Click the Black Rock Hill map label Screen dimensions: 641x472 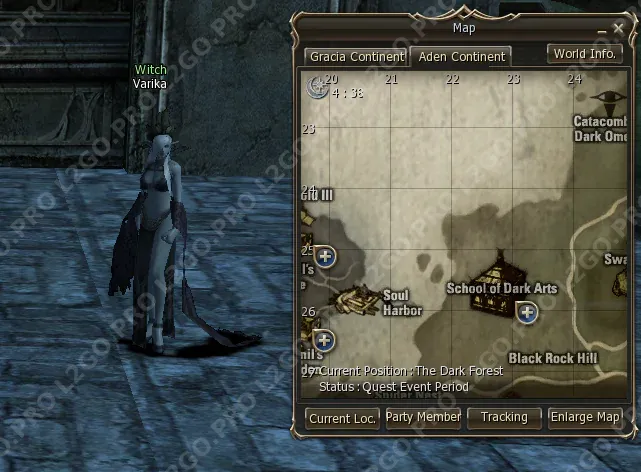click(552, 357)
